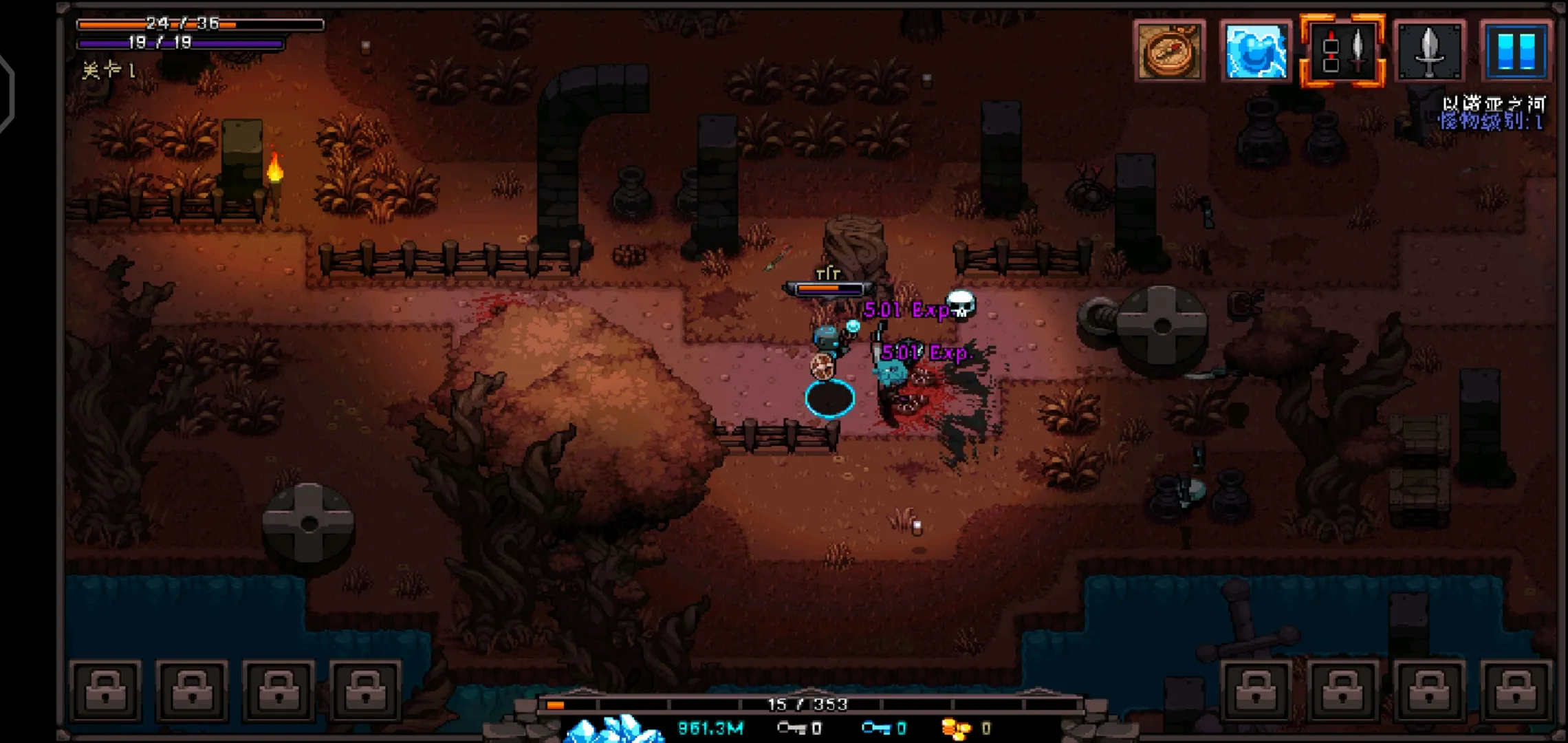Open the compass map icon
The image size is (1568, 743).
point(1169,51)
